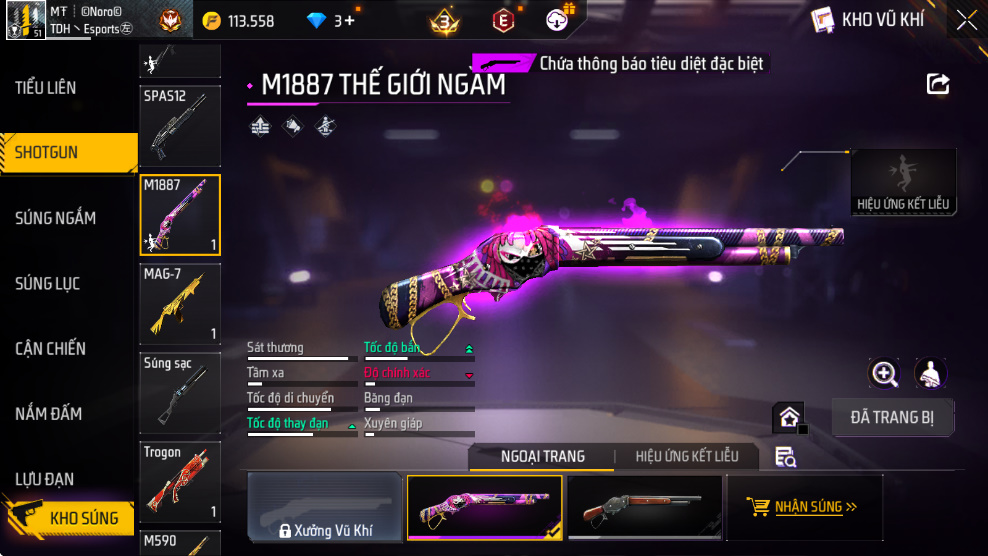Open the Xưởng Vũ Khí locked slot
The image size is (988, 556).
coord(323,508)
